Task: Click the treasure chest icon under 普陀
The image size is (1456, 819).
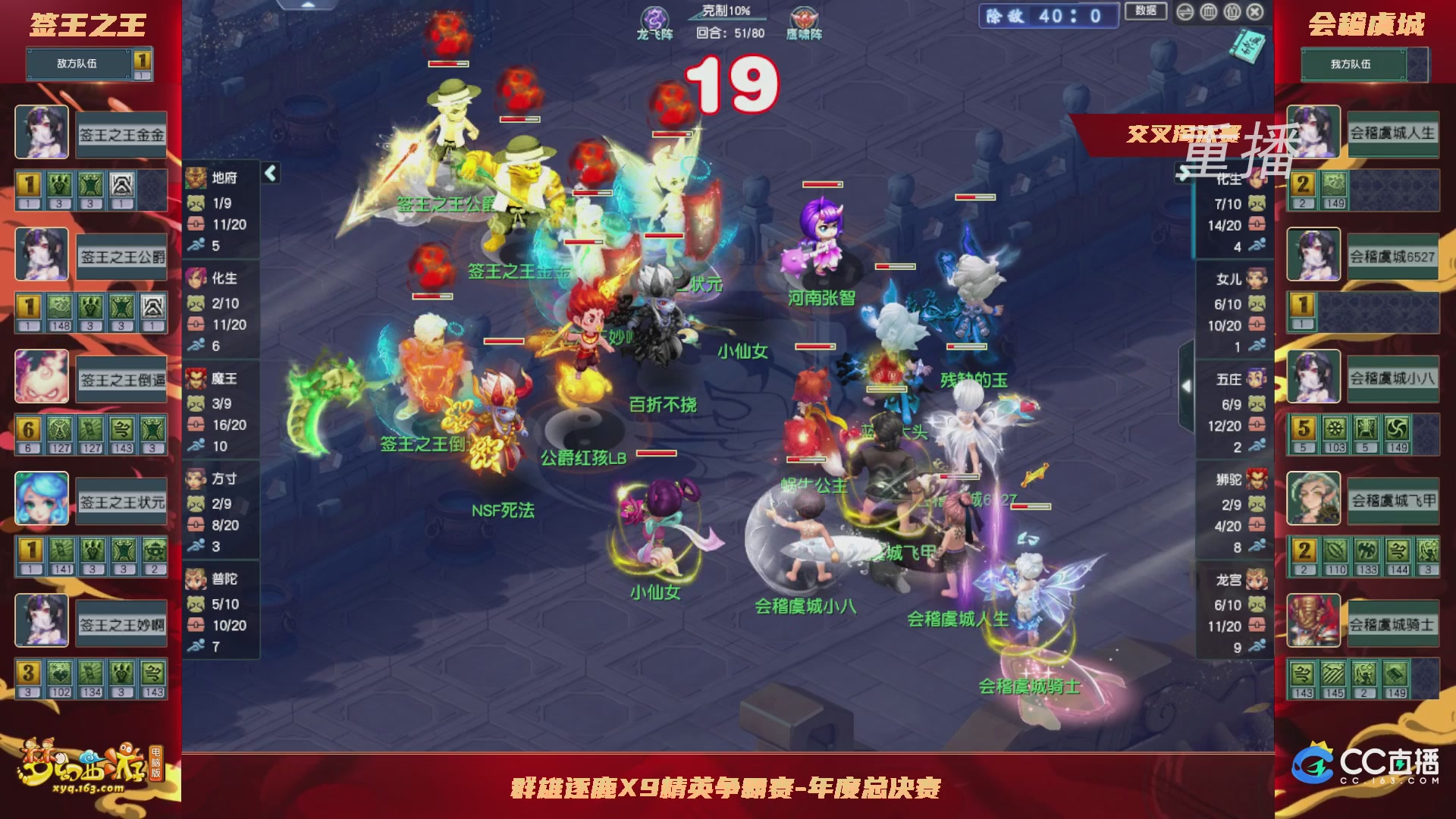Action: pos(196,623)
